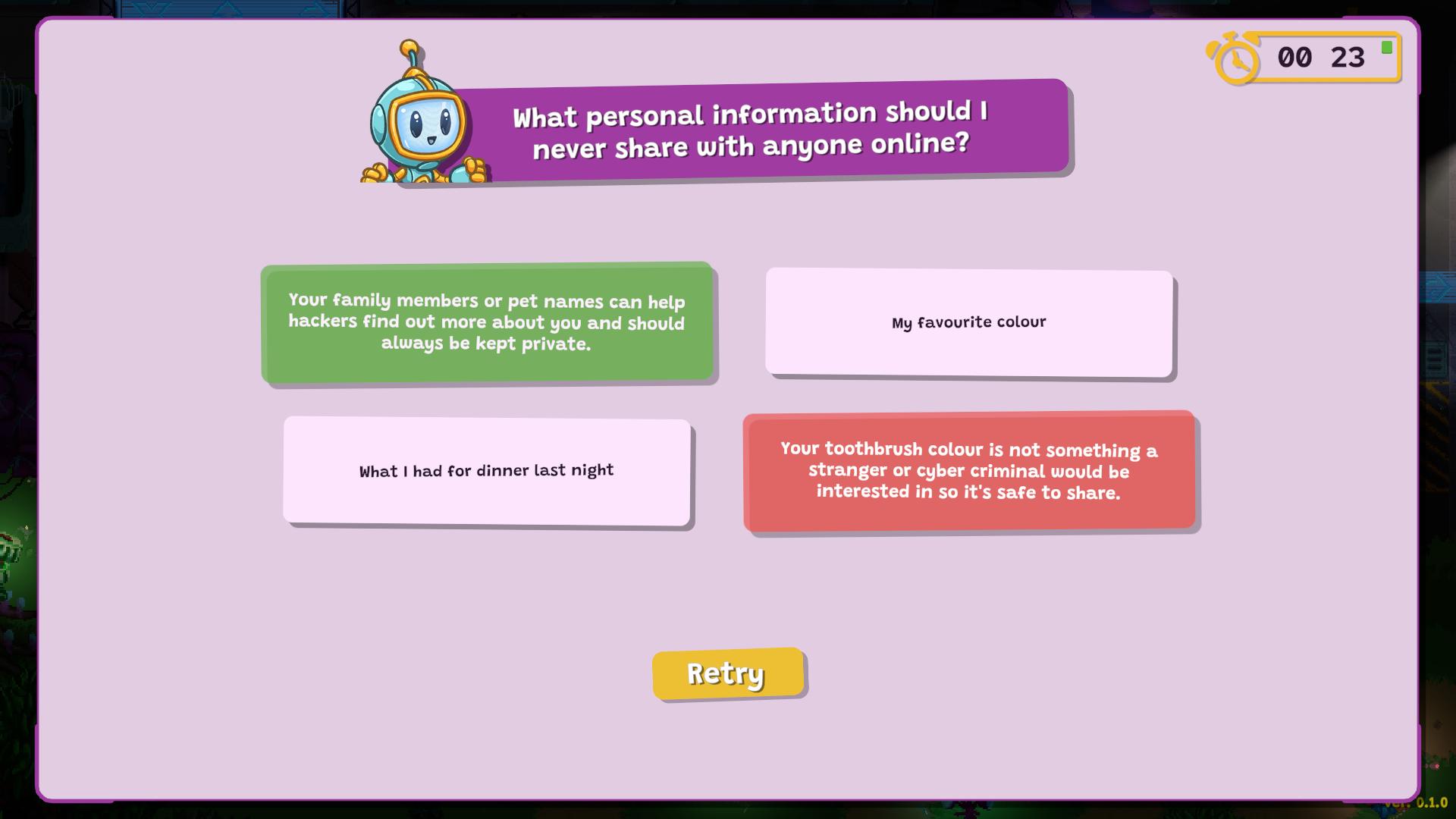The image size is (1456, 819).
Task: Click the question text about sharing personal information
Action: (751, 129)
